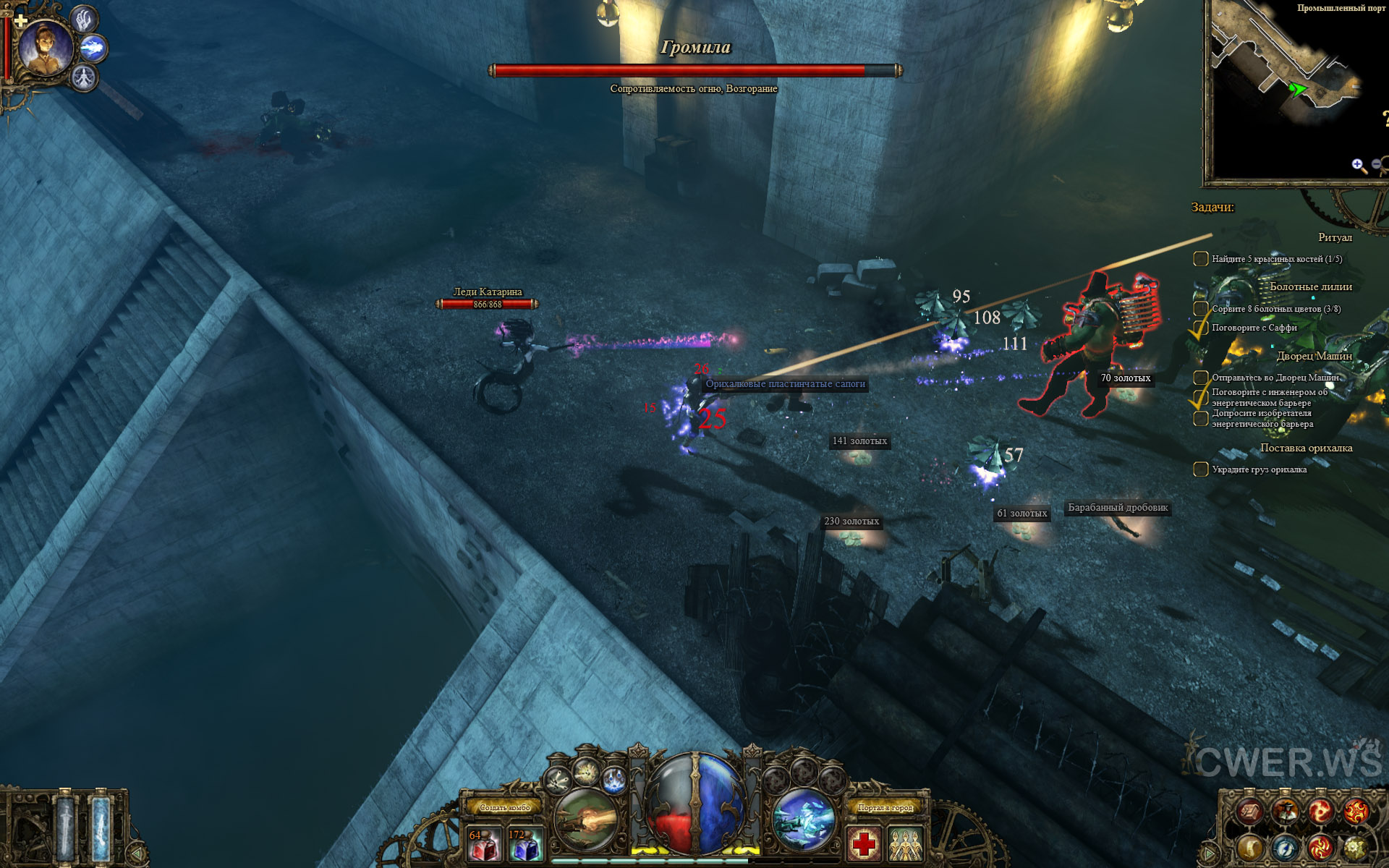Toggle the ghostly hand companion ability
The height and width of the screenshot is (868, 1389).
pyautogui.click(x=85, y=20)
